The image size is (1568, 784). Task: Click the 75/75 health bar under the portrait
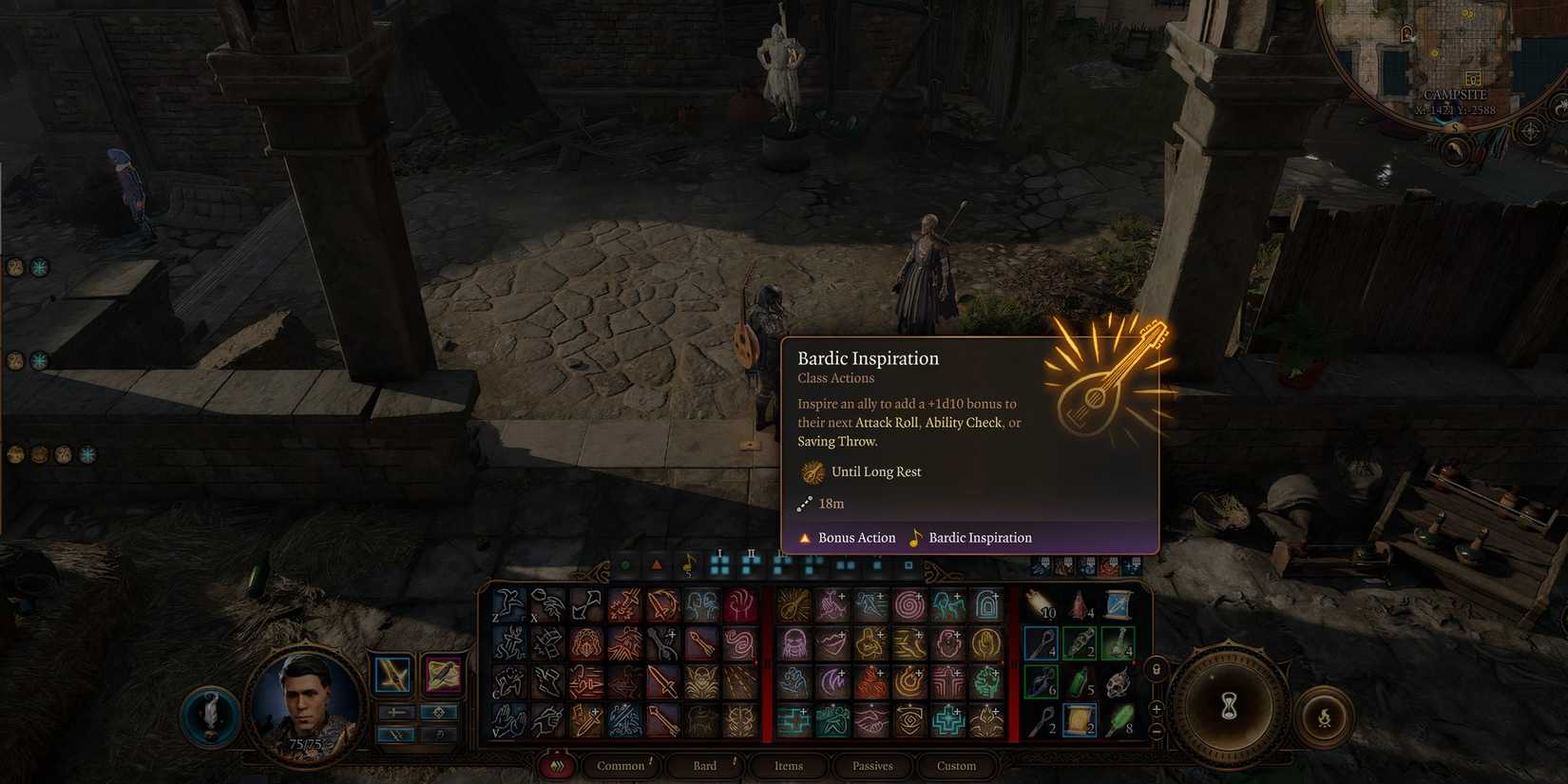tap(305, 743)
